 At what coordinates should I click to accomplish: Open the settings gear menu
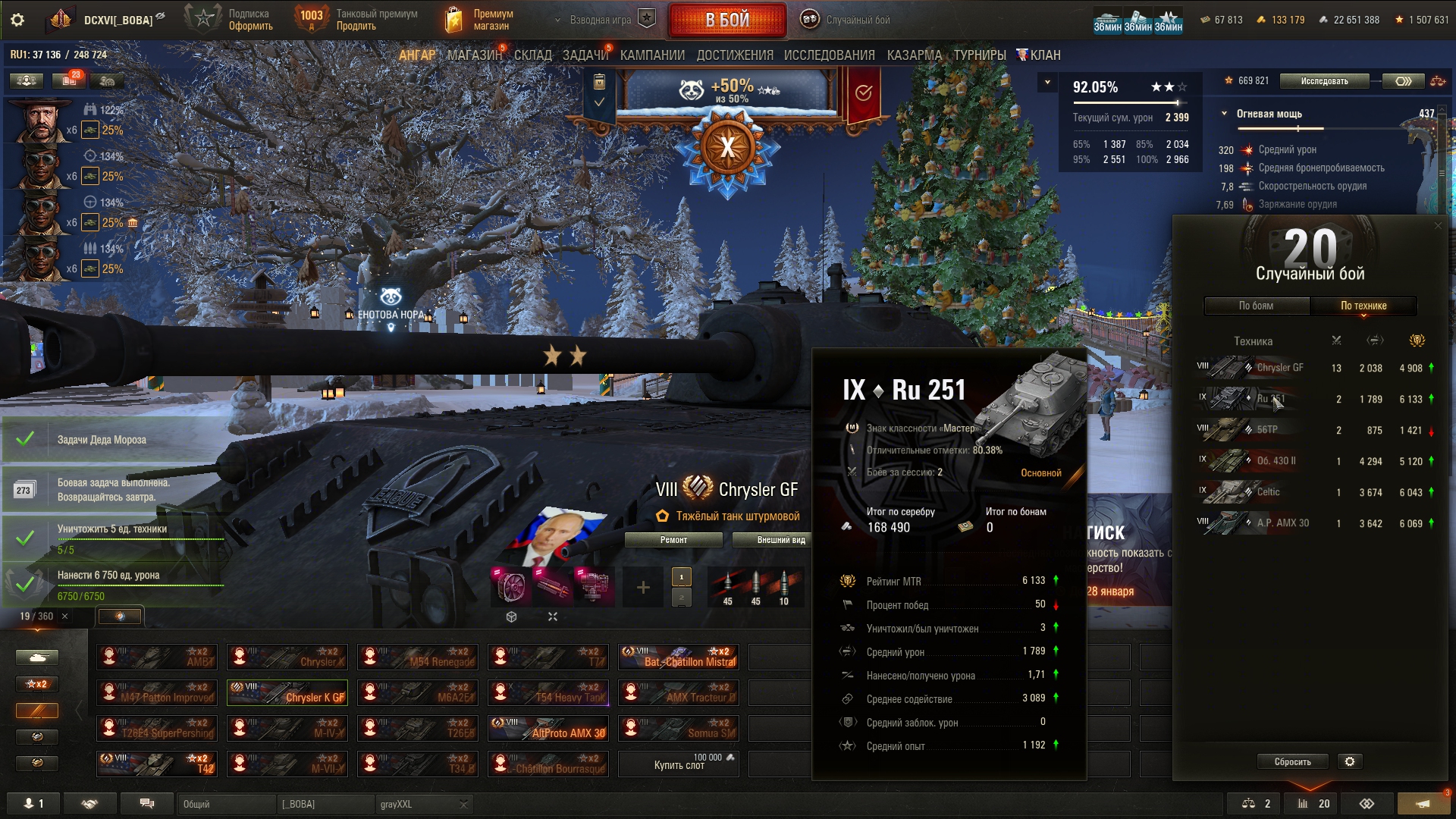tap(17, 20)
